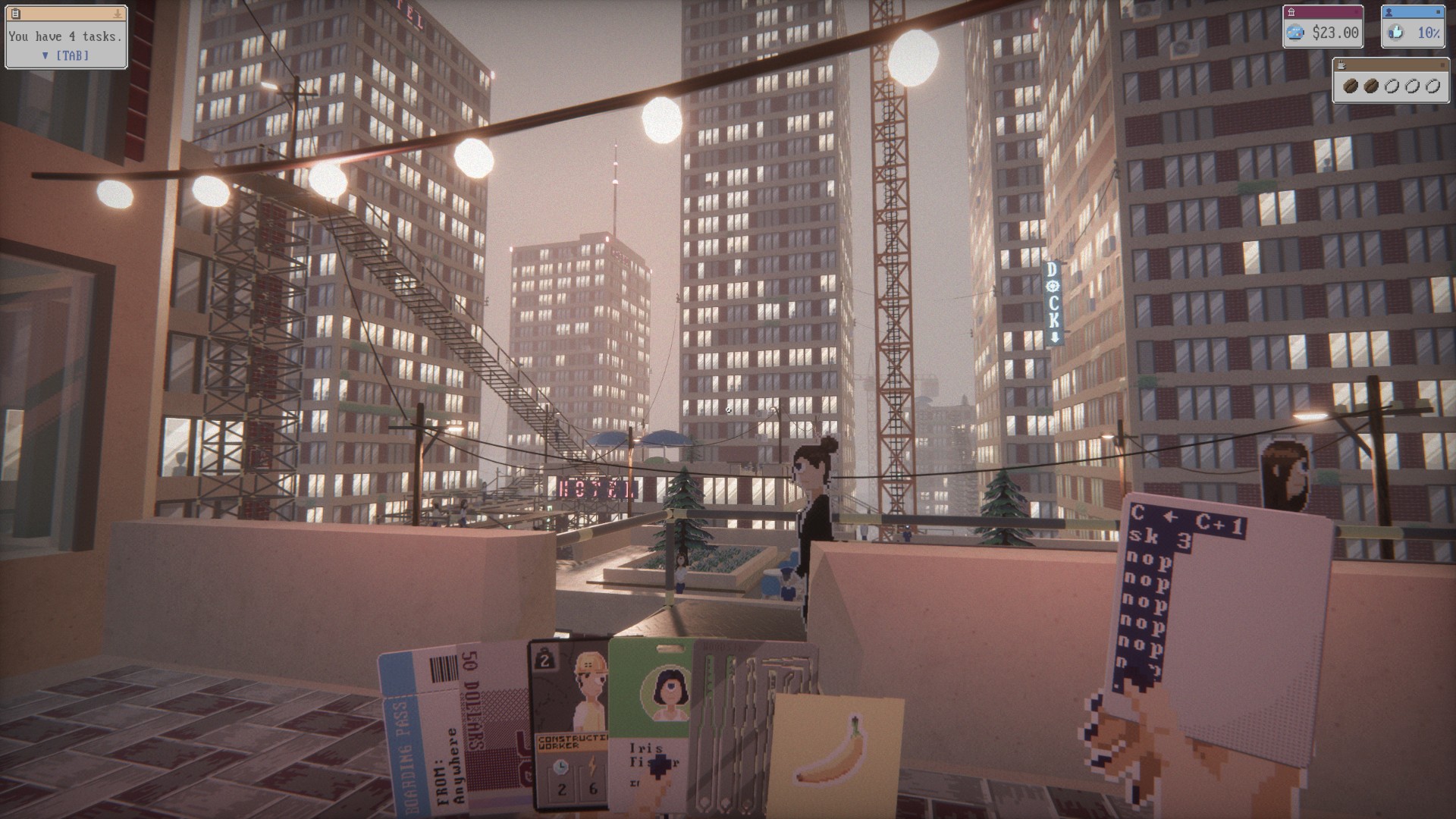The height and width of the screenshot is (819, 1456).
Task: Click the clipboard icon on the tasks panel
Action: 16,13
